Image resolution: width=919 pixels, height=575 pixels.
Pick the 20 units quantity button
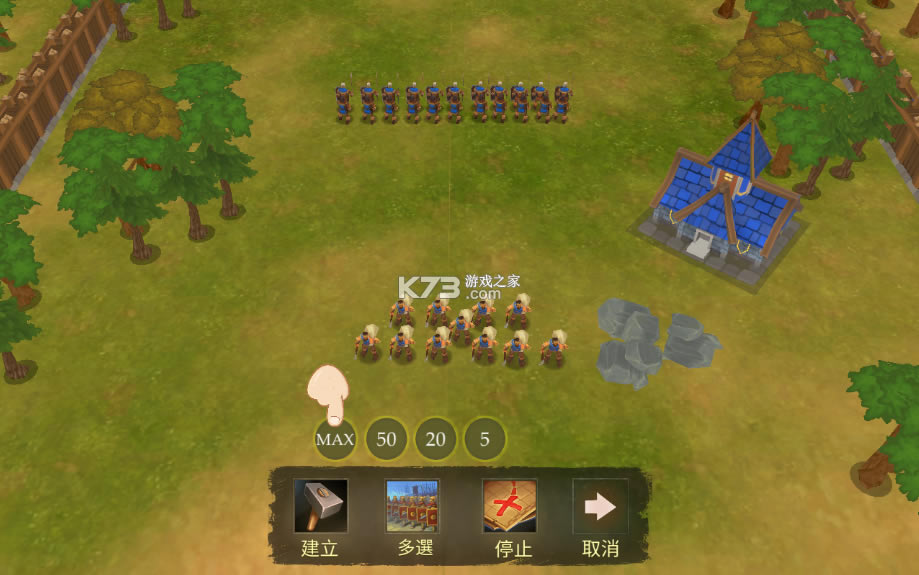[436, 439]
